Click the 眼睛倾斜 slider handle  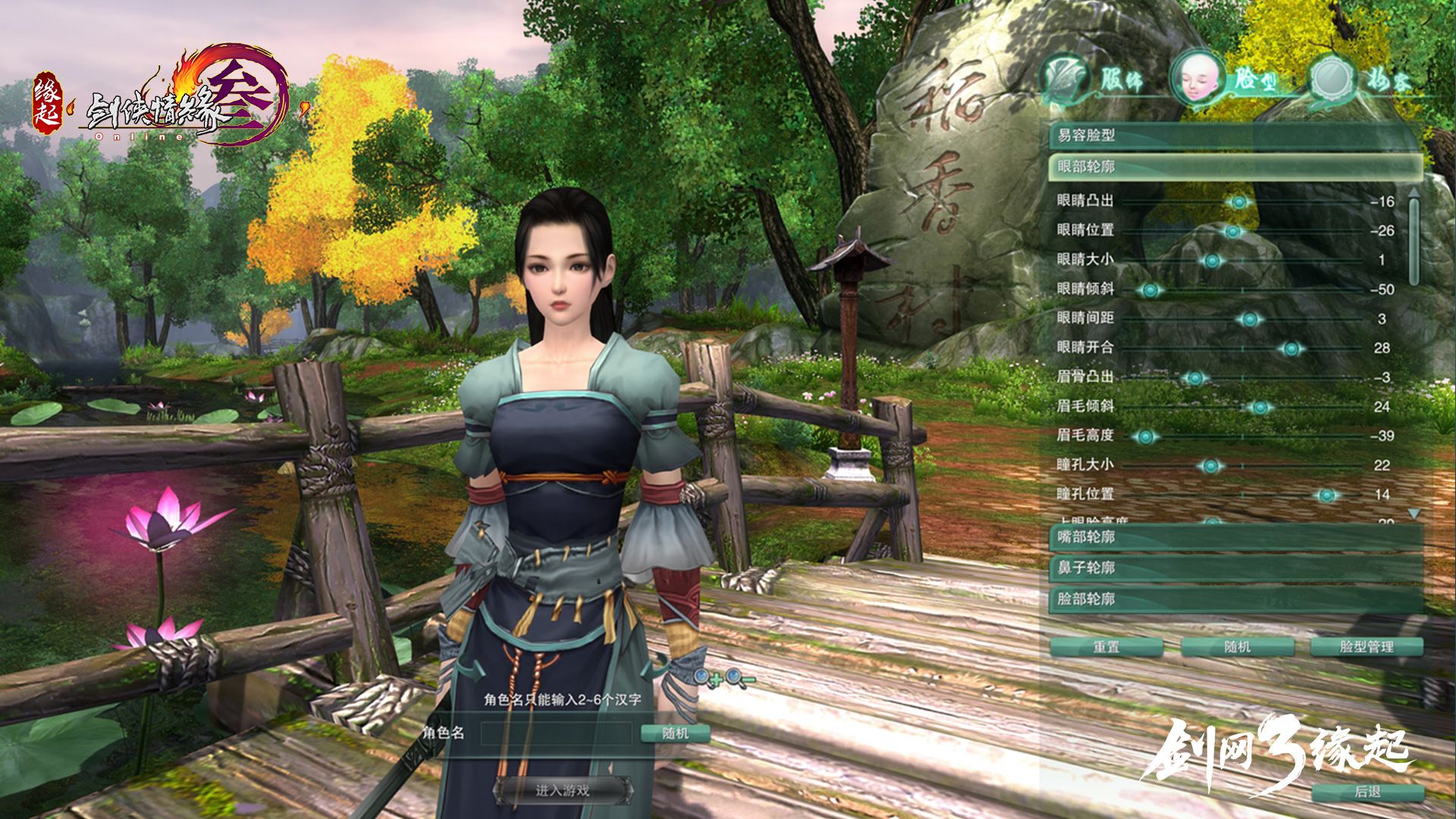click(1150, 290)
